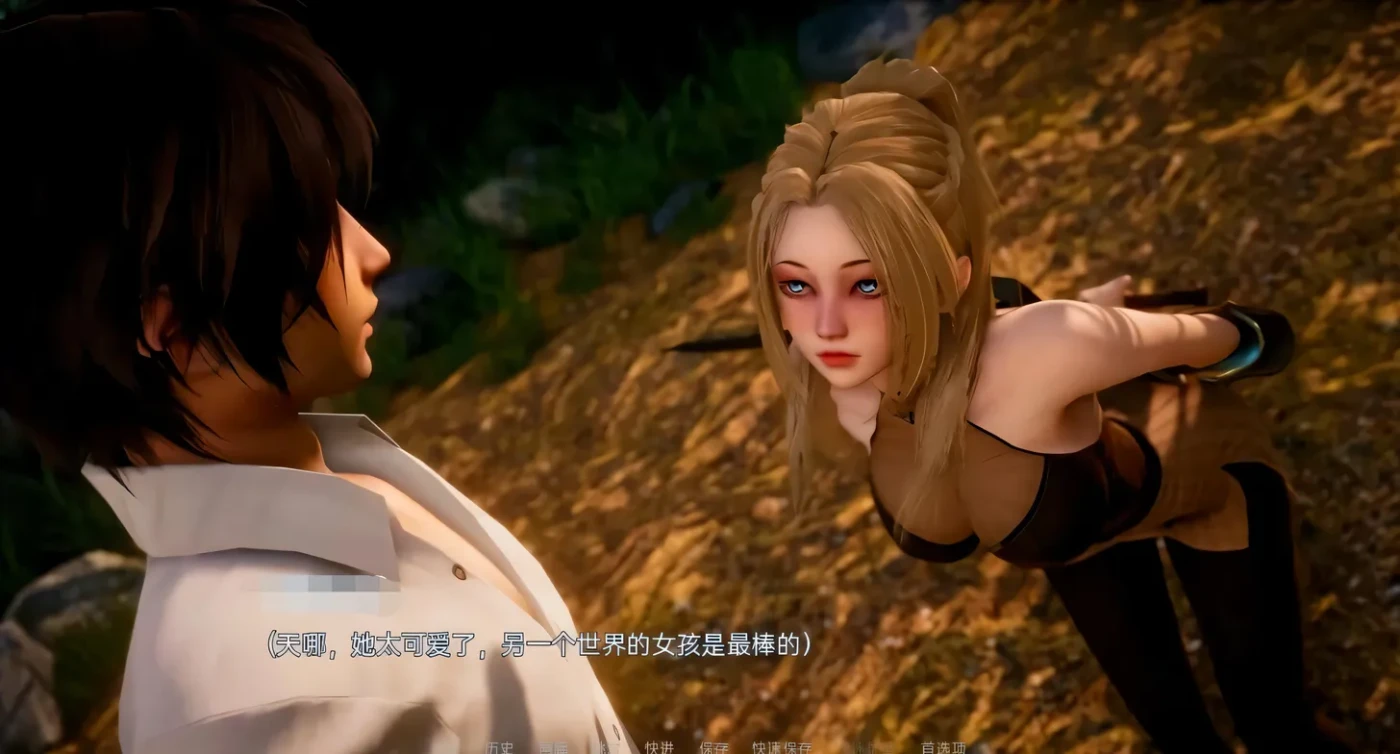Click 保存 to open the save screen
This screenshot has height=754, width=1400.
coord(715,747)
